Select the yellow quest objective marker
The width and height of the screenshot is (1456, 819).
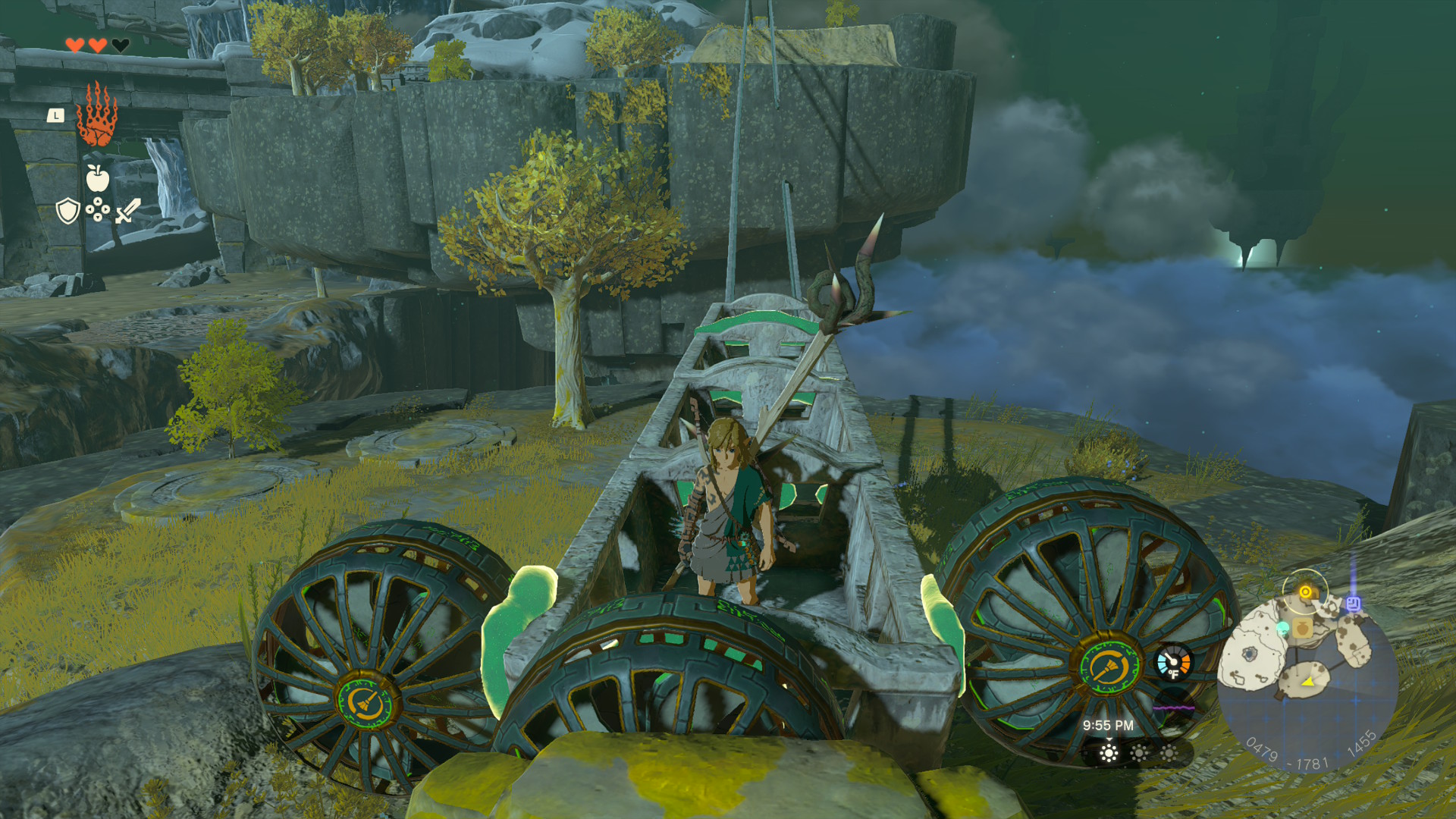pyautogui.click(x=1305, y=591)
